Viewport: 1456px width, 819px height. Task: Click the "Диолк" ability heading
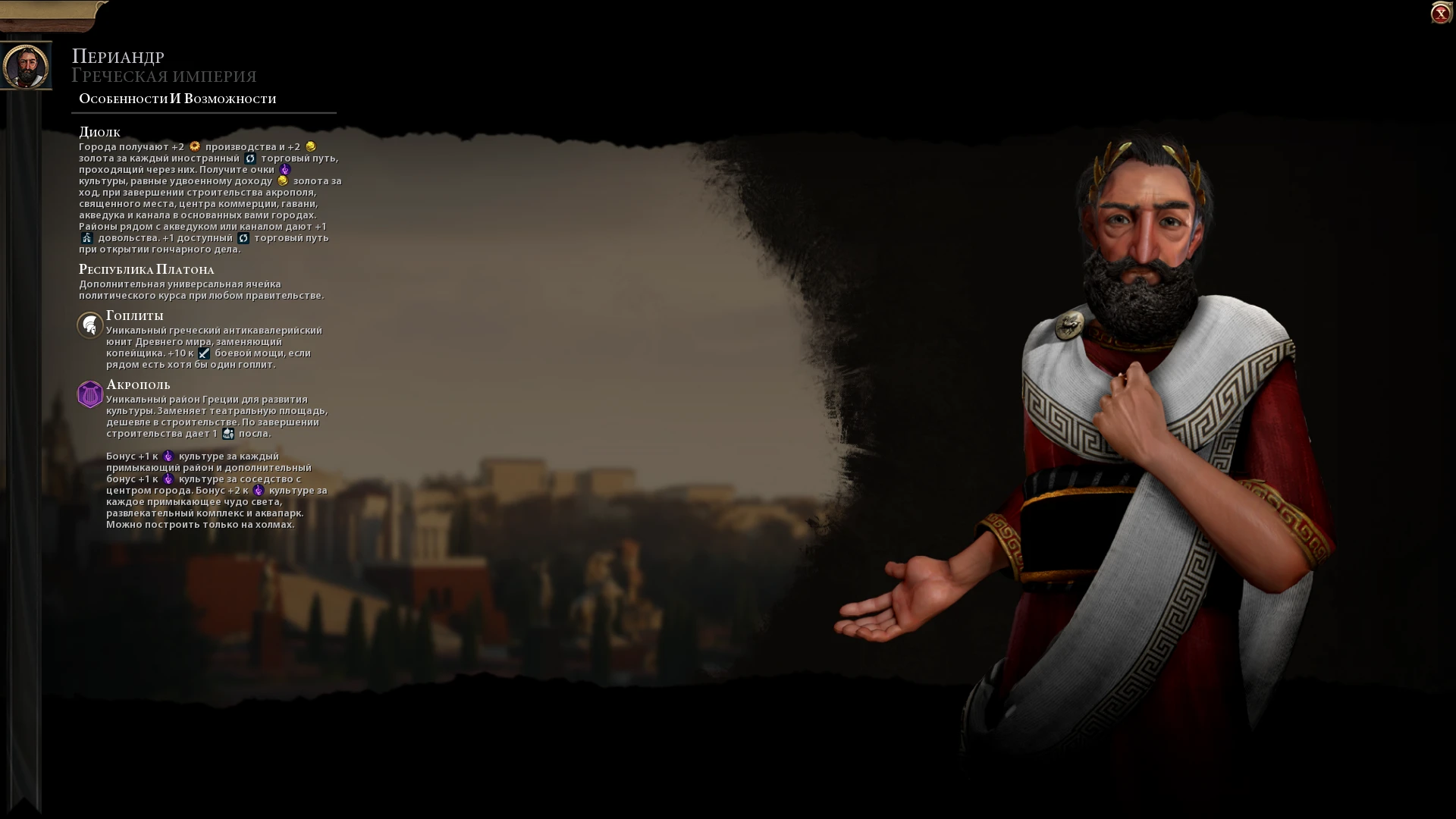point(99,131)
